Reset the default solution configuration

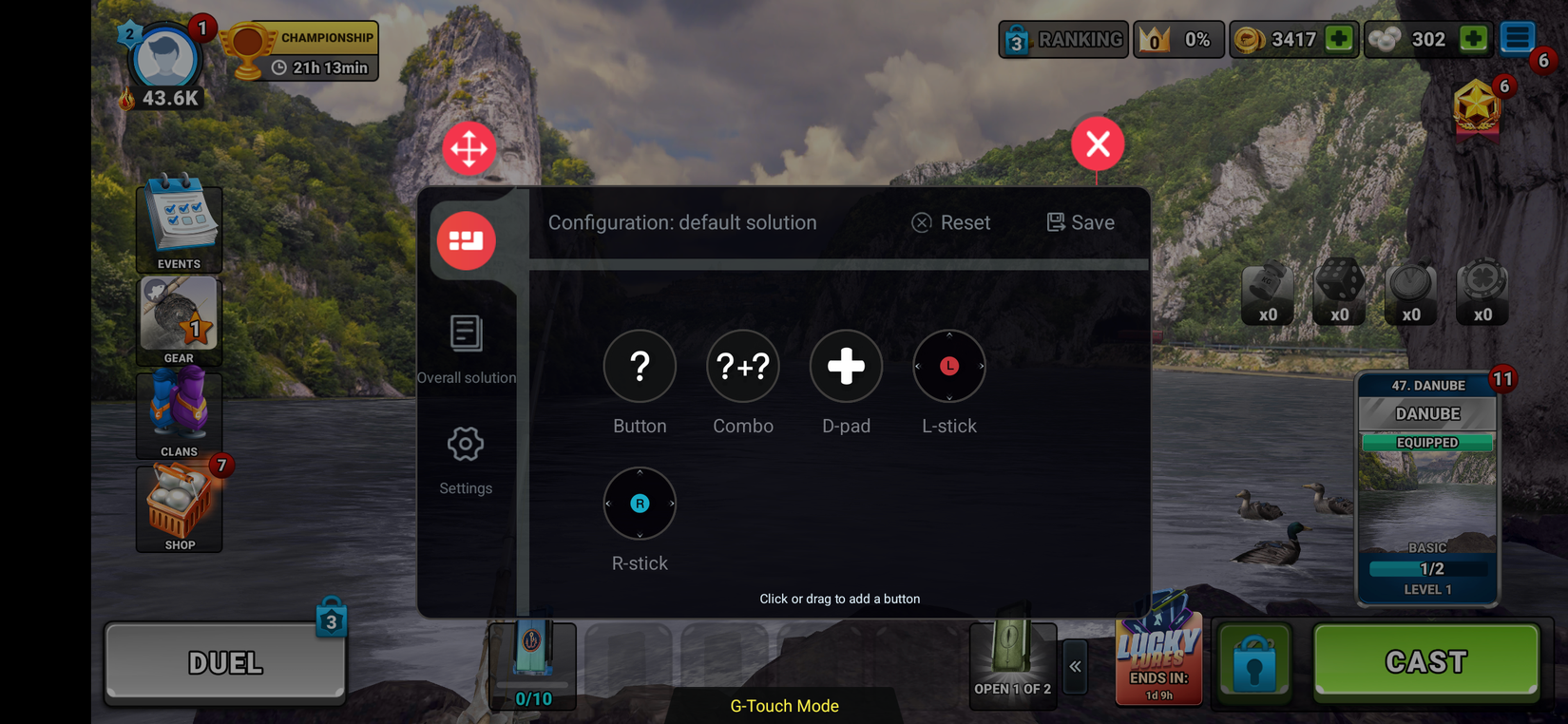point(950,222)
